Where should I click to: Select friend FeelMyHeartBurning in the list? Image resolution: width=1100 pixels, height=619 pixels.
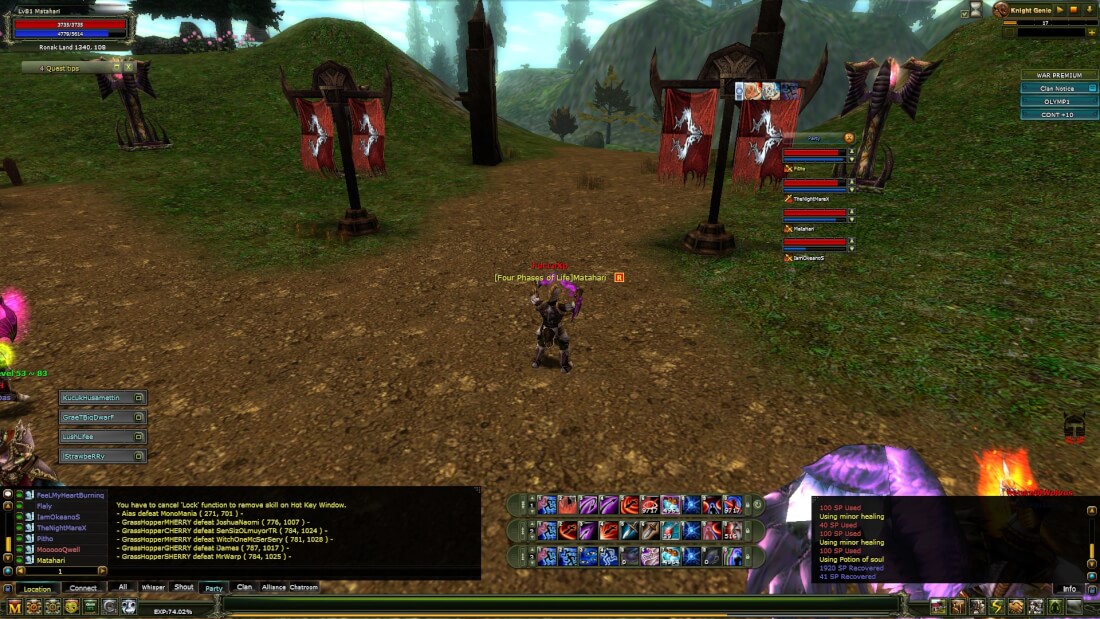coord(70,495)
